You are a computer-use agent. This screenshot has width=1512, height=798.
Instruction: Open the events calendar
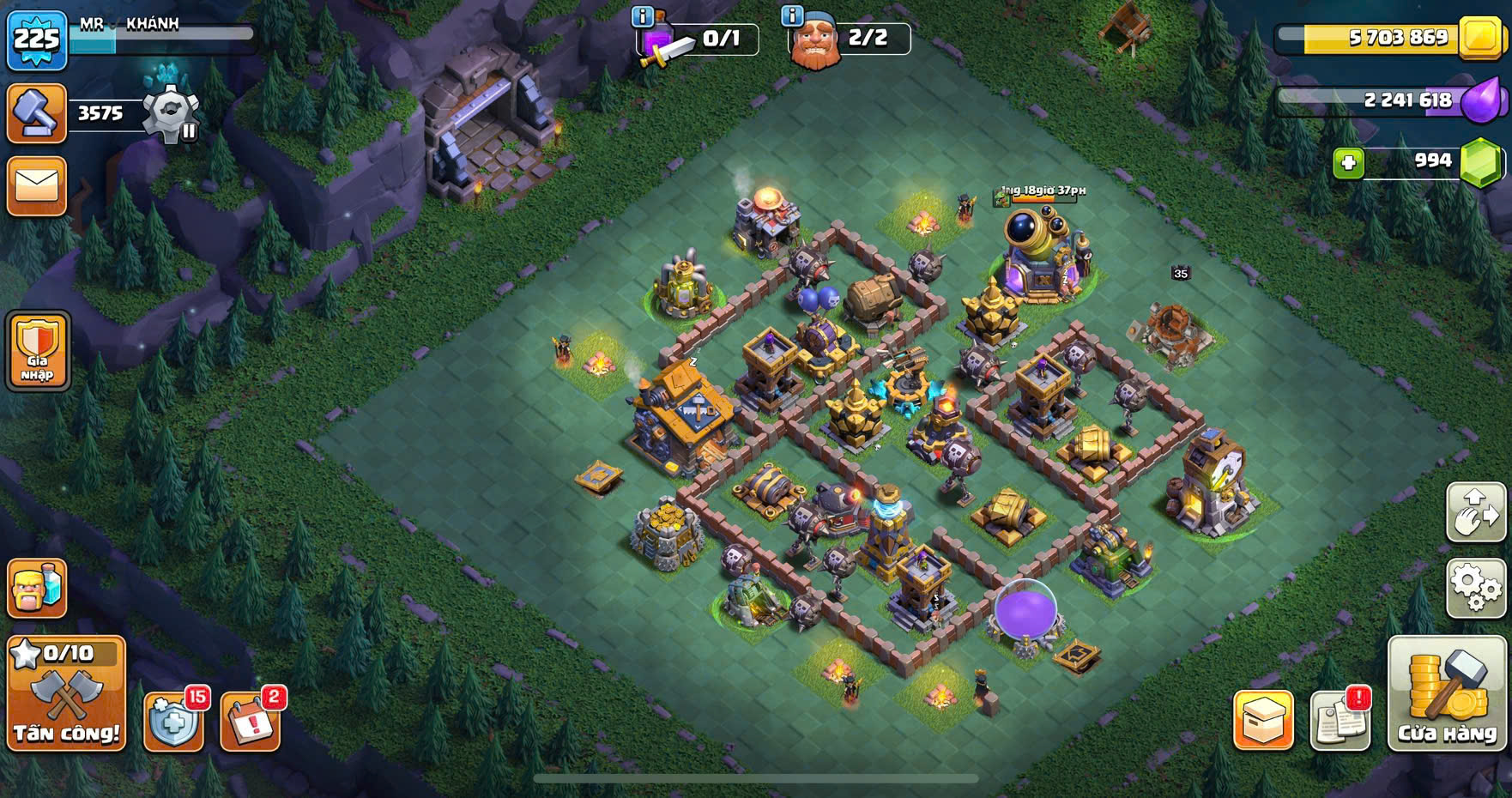pos(251,721)
